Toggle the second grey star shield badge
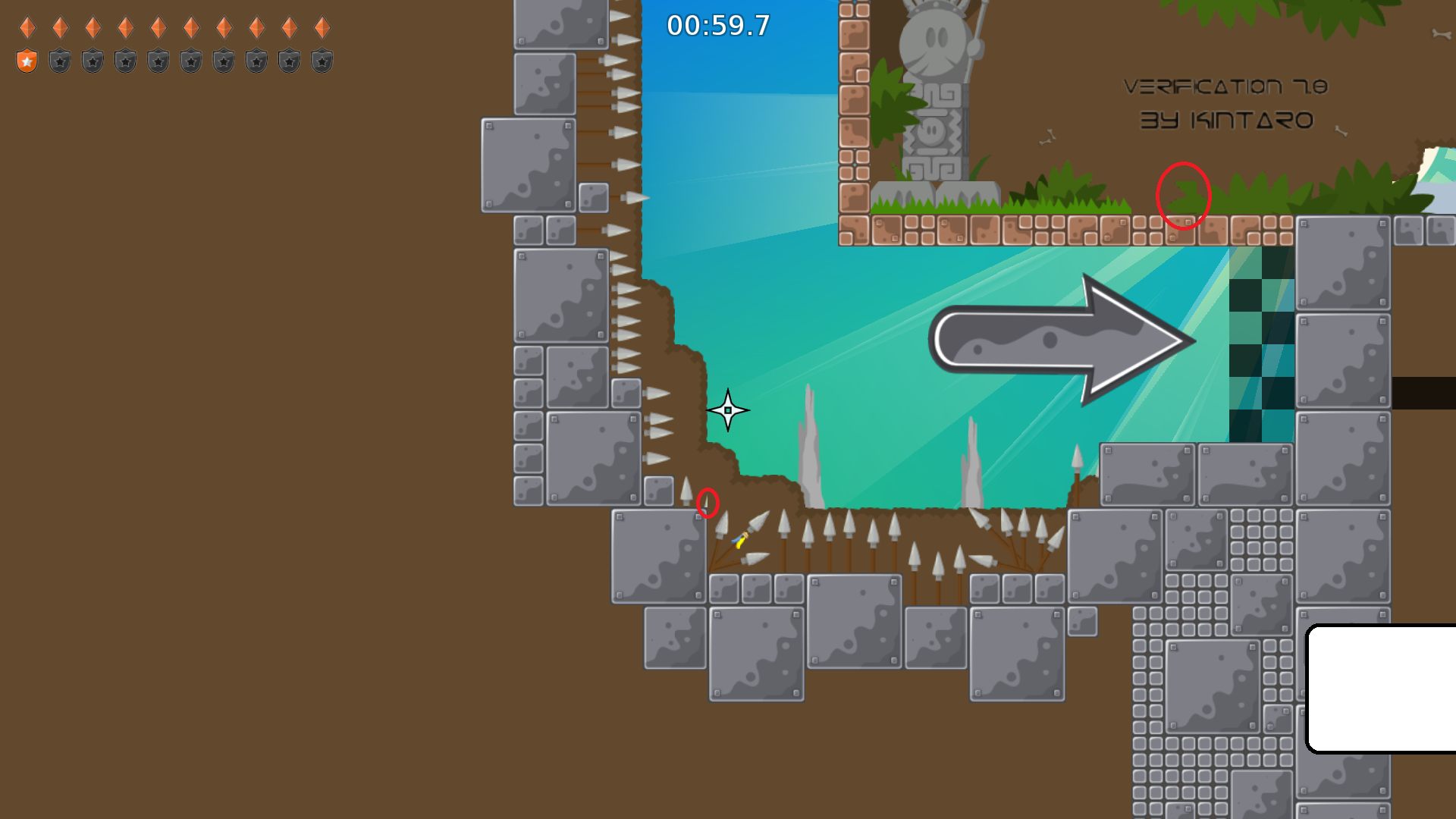 (x=58, y=61)
